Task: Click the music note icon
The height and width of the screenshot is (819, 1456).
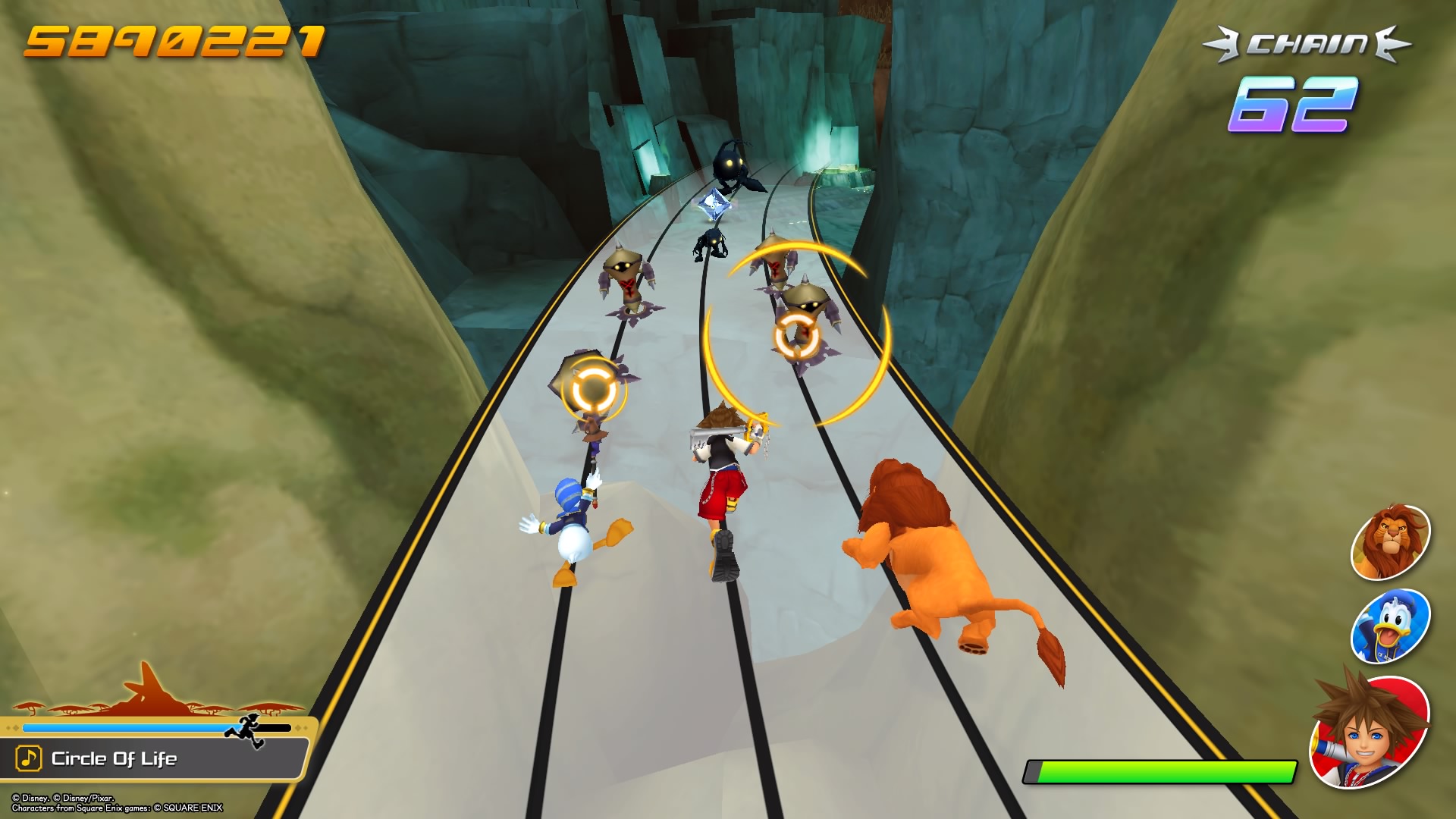Action: coord(29,758)
